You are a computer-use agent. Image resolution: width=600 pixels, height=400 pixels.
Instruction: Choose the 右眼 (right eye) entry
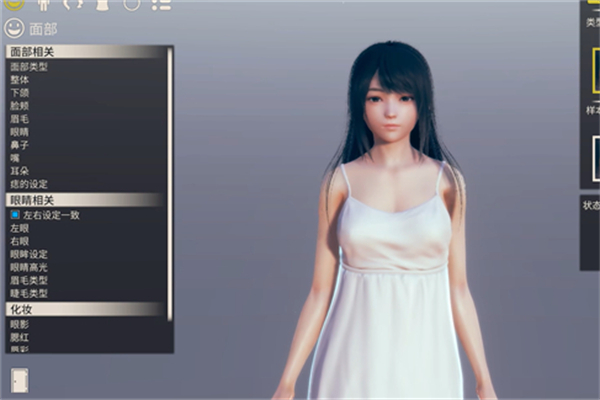[20, 240]
